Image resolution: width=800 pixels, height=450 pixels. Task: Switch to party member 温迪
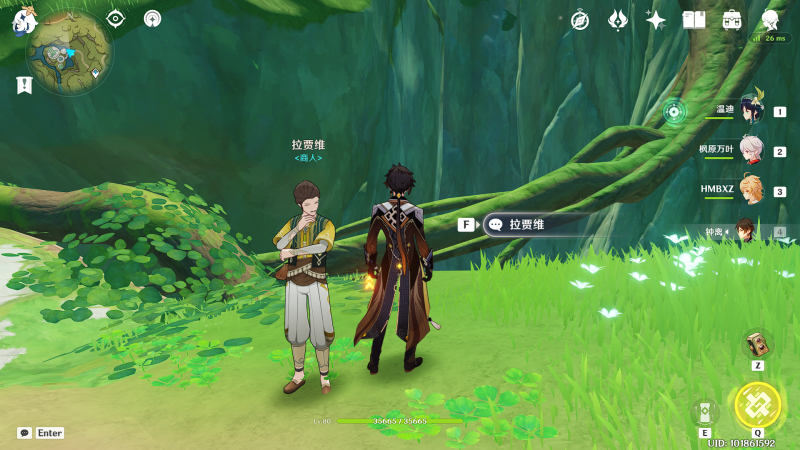click(751, 110)
